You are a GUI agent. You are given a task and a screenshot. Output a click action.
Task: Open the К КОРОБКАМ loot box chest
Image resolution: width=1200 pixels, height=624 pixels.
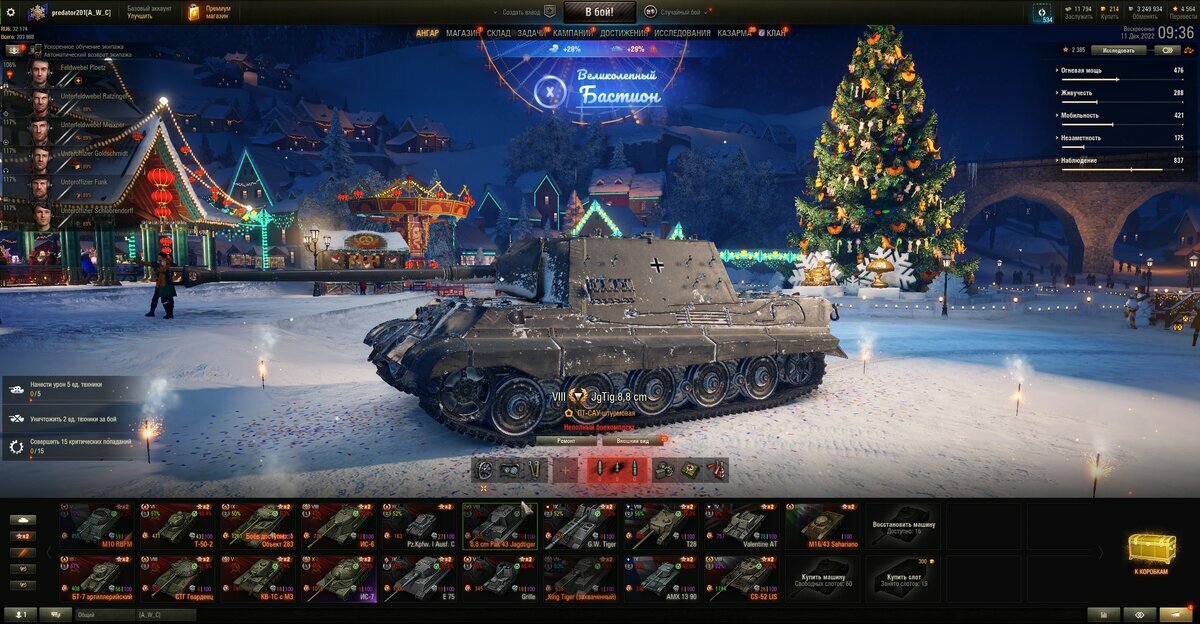pyautogui.click(x=1151, y=552)
